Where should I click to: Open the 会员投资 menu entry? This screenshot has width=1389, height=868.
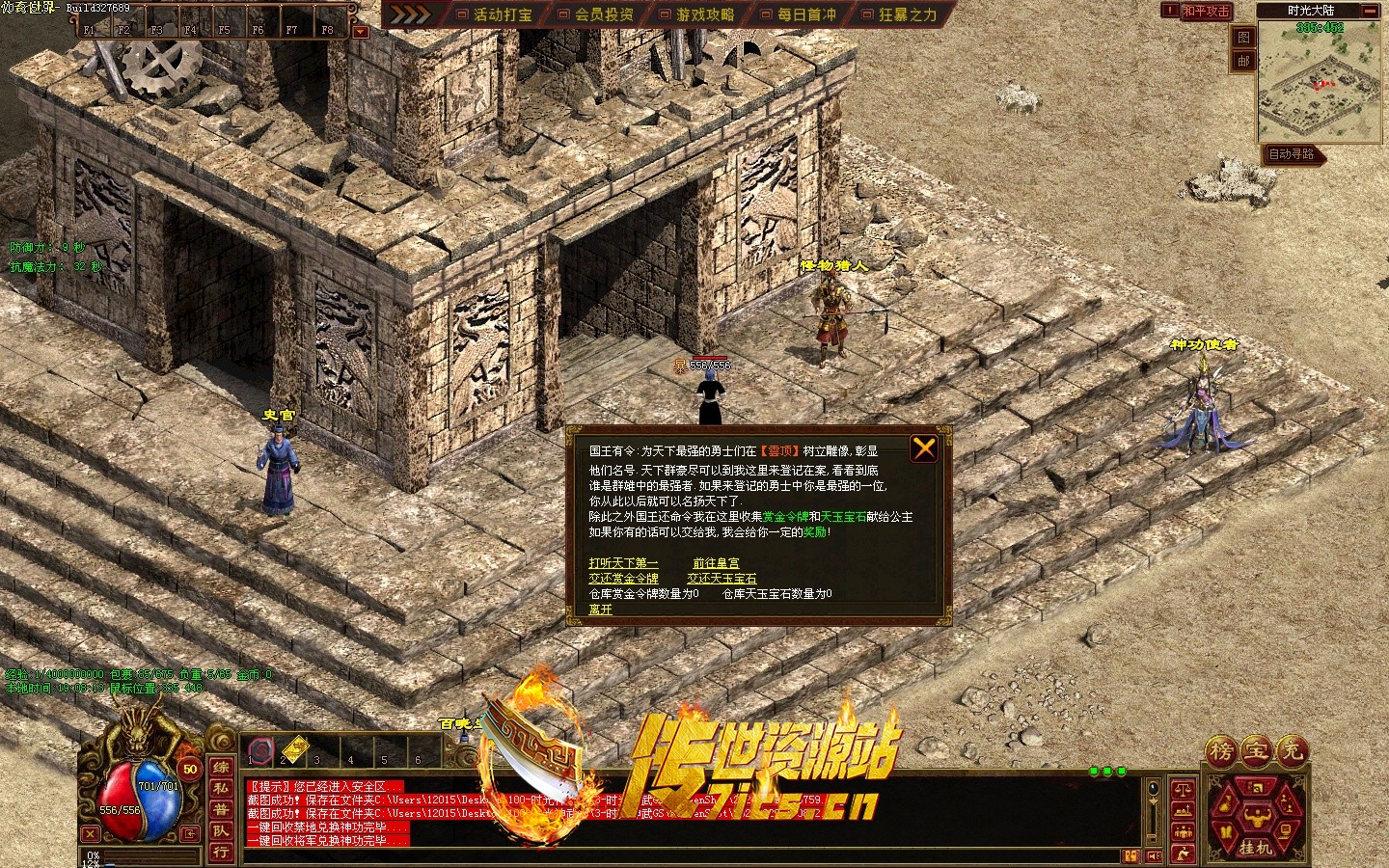click(596, 14)
